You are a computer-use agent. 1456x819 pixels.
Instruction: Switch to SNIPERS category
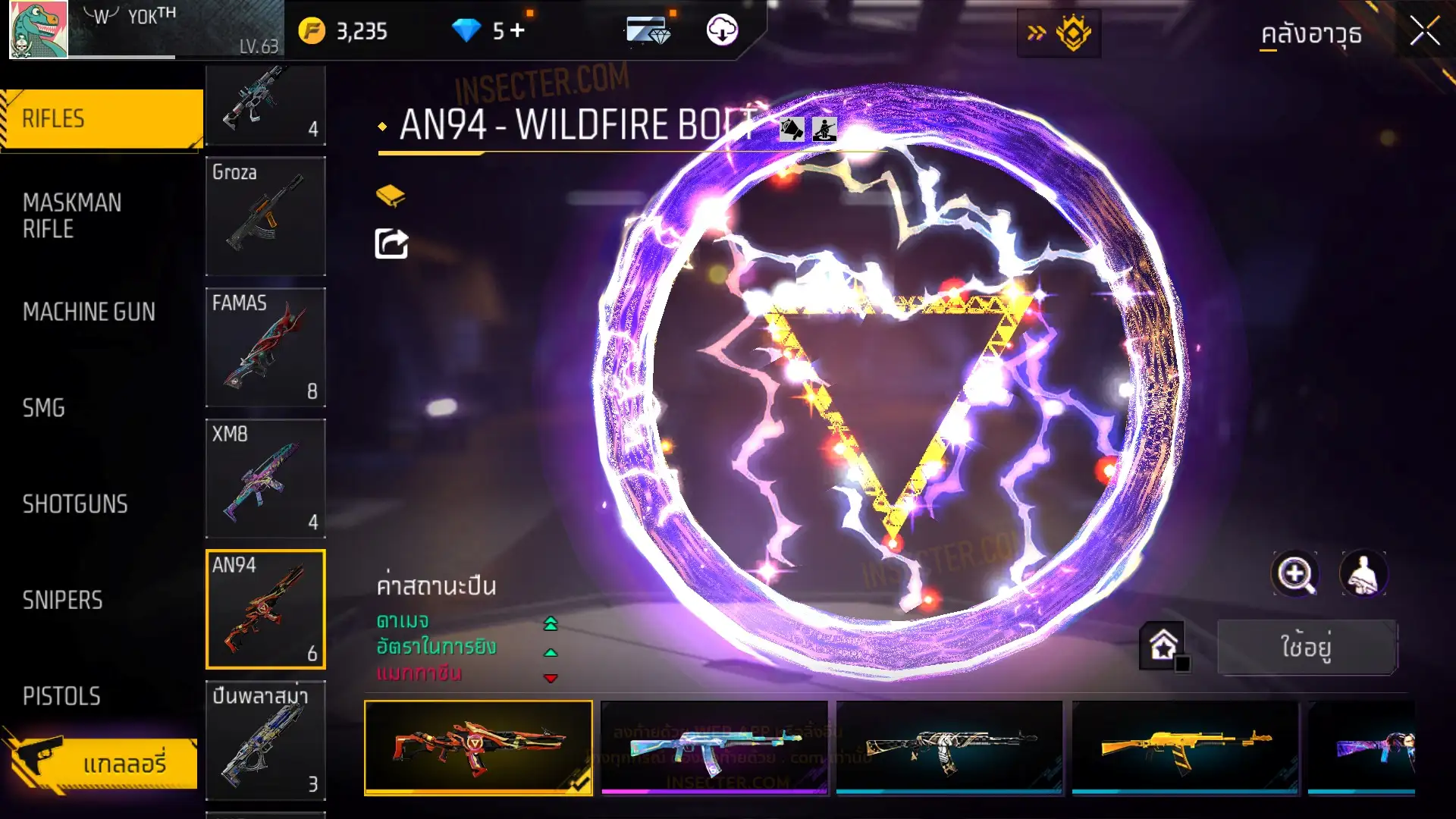[x=62, y=601]
